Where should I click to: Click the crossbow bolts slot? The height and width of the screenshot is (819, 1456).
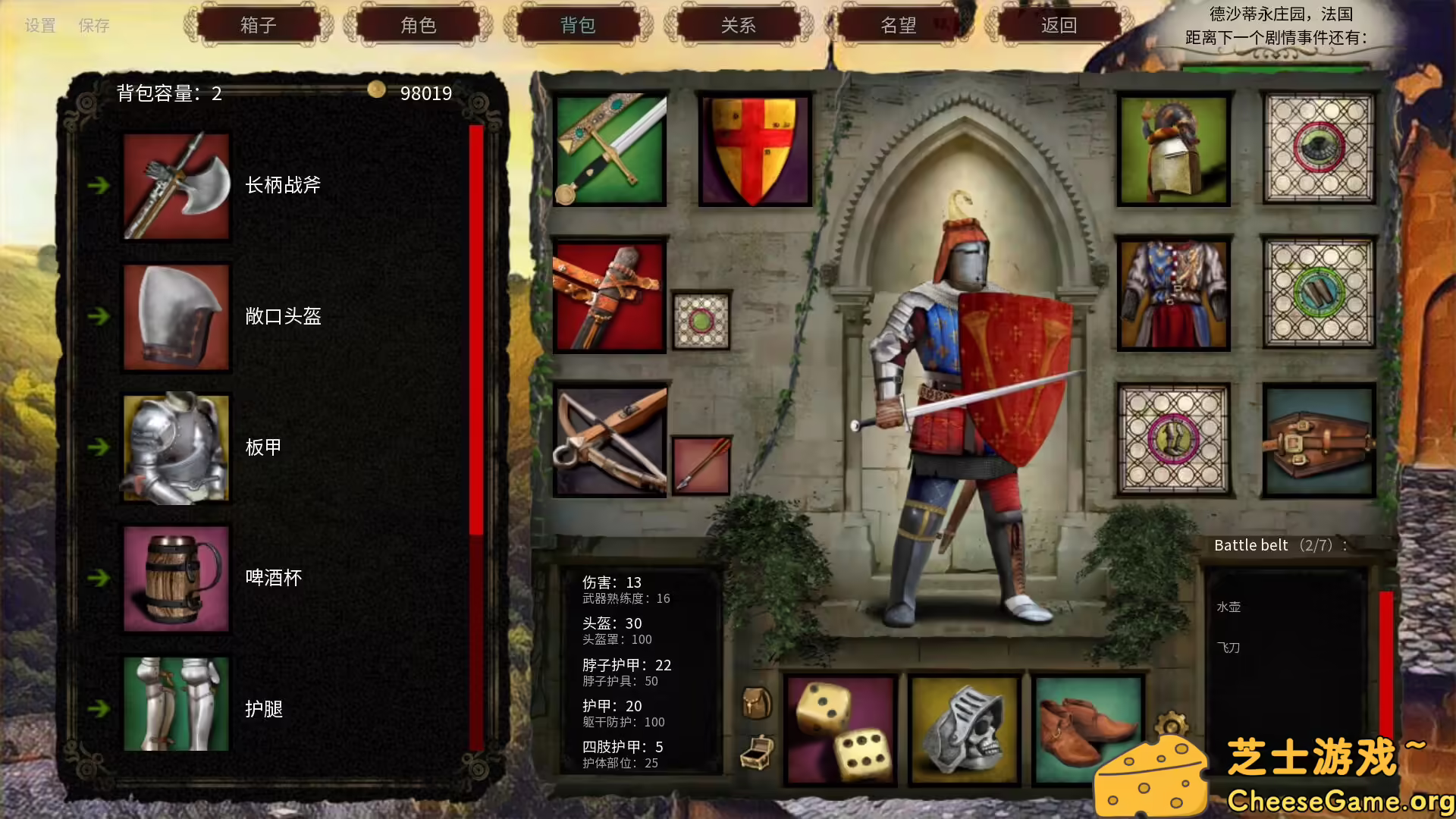[x=701, y=464]
